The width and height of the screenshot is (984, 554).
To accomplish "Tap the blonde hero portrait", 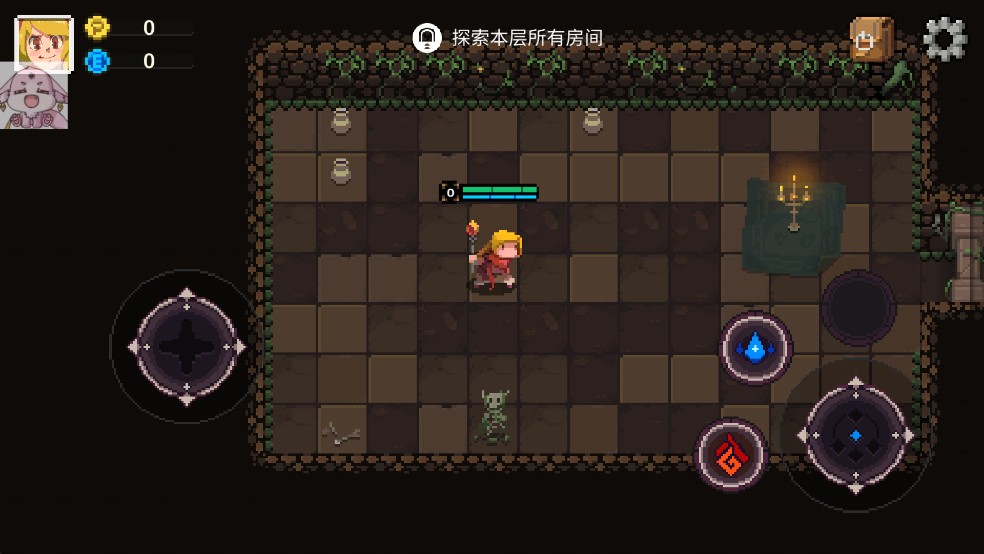I will point(43,43).
